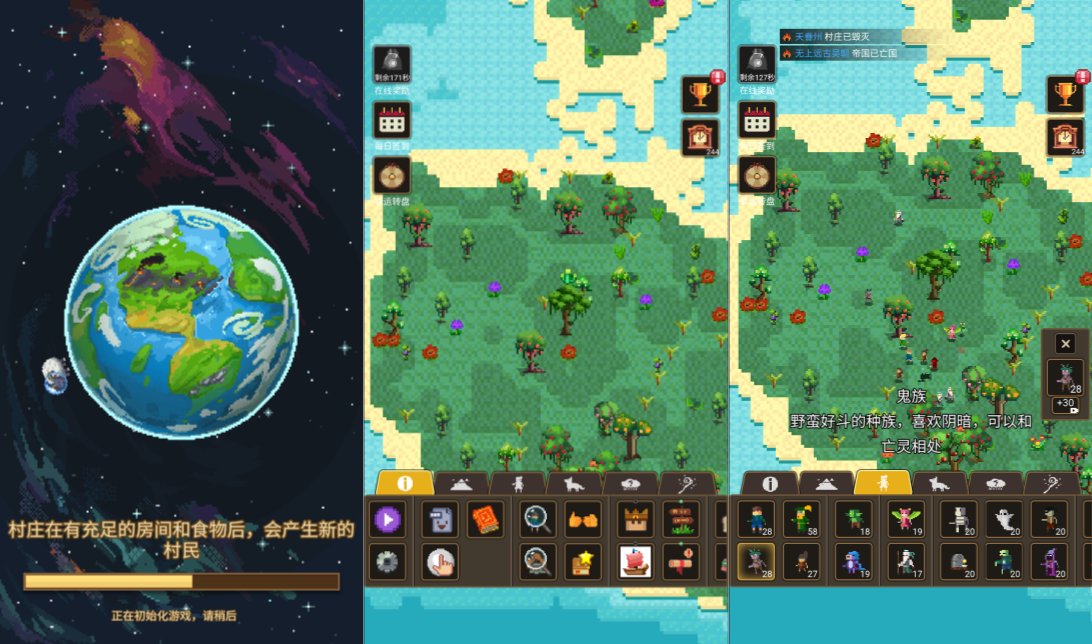The height and width of the screenshot is (644, 1092).
Task: Select the crowned kingdom icon
Action: coord(636,519)
